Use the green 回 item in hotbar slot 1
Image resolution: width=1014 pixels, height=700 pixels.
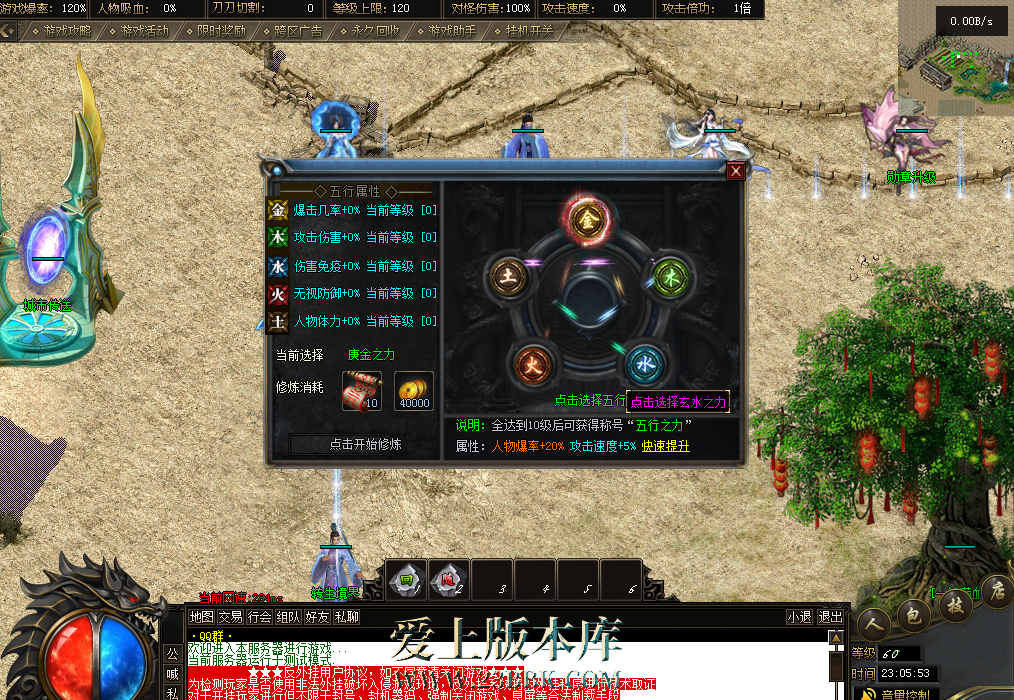(407, 578)
